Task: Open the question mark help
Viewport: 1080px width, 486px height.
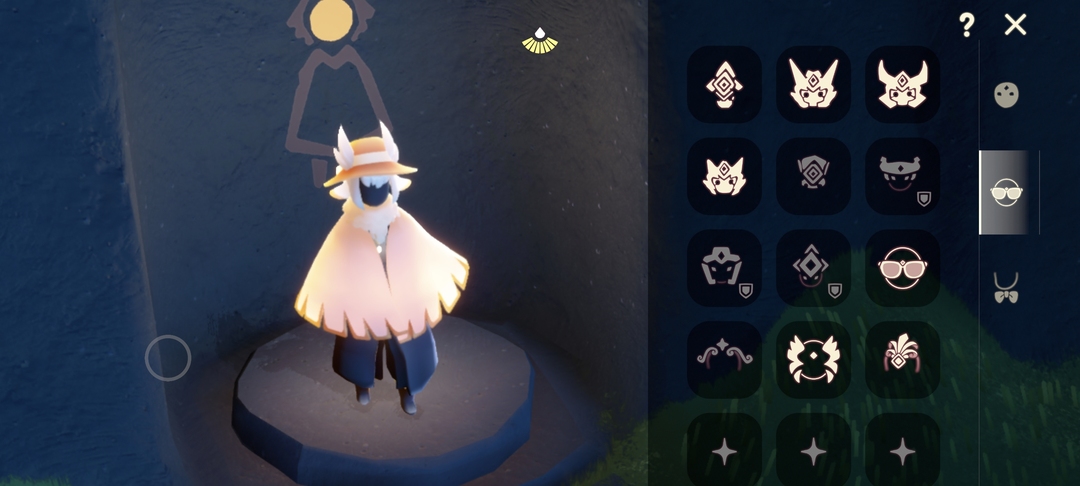Action: coord(966,25)
